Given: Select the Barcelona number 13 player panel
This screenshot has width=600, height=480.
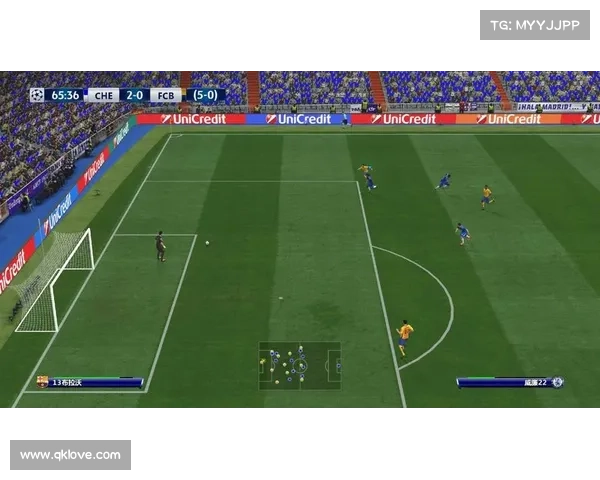Looking at the screenshot, I should (x=90, y=382).
